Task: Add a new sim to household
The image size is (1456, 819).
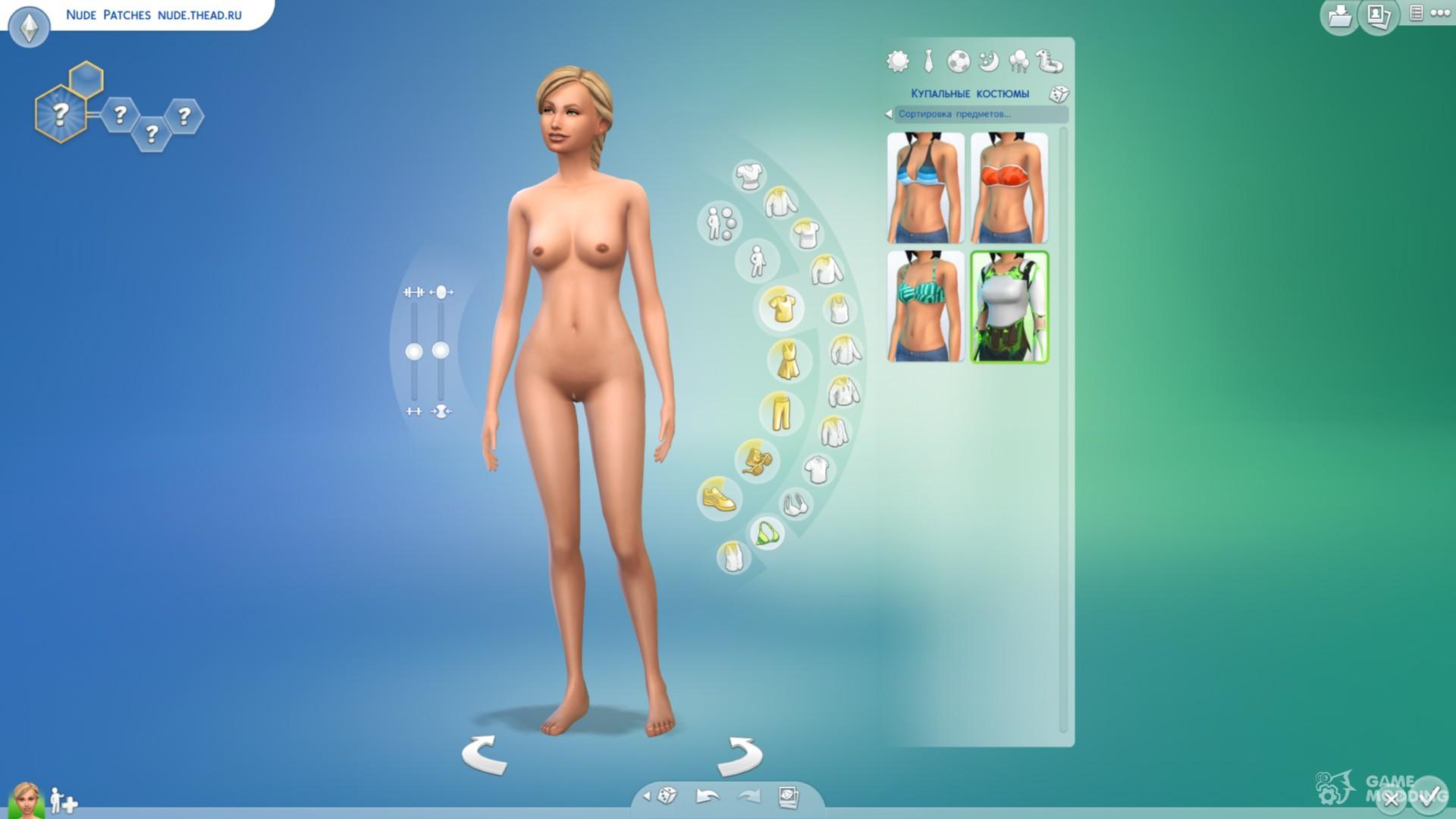Action: [64, 801]
